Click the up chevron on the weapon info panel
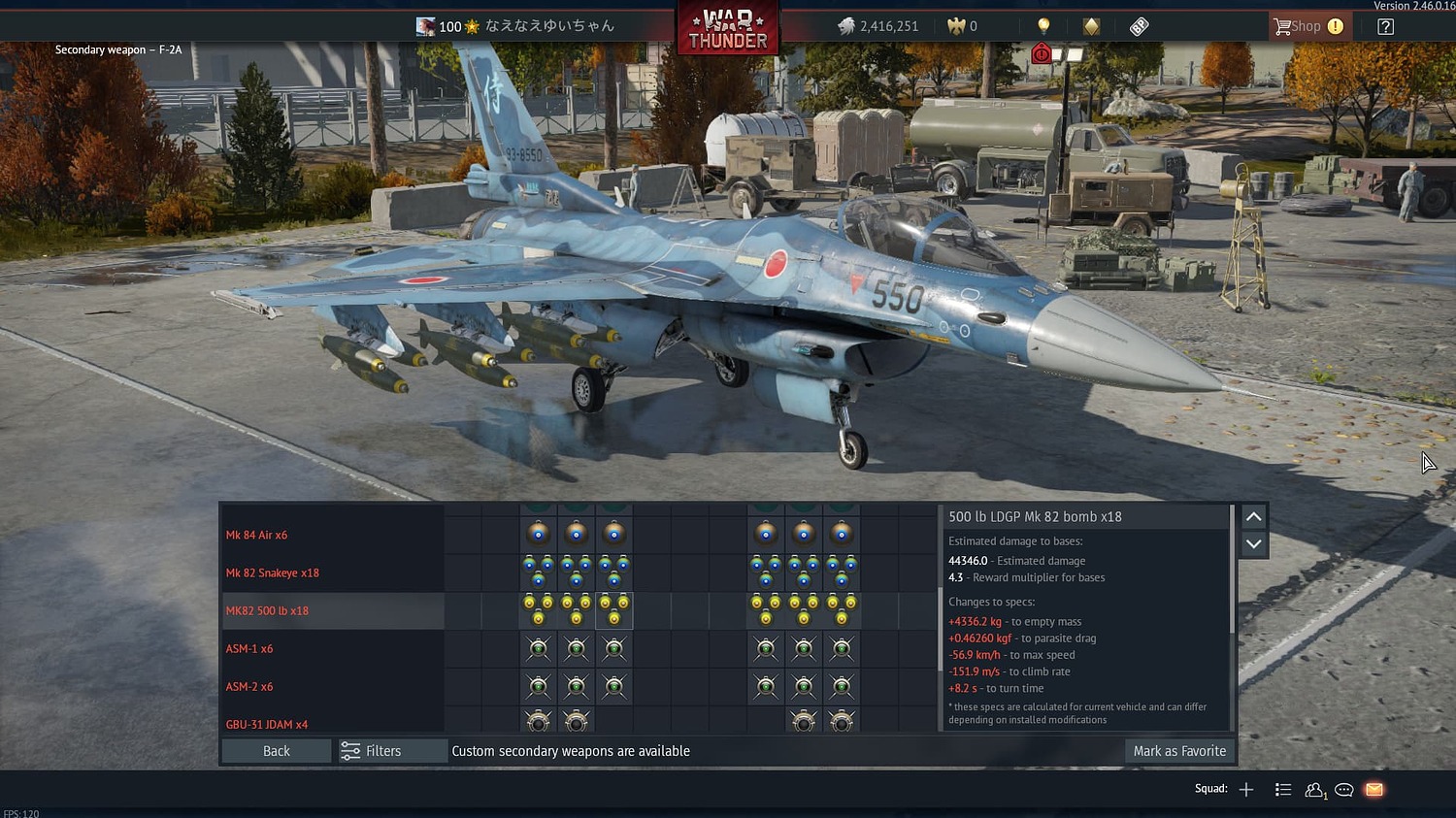Viewport: 1456px width, 818px height. click(x=1253, y=515)
